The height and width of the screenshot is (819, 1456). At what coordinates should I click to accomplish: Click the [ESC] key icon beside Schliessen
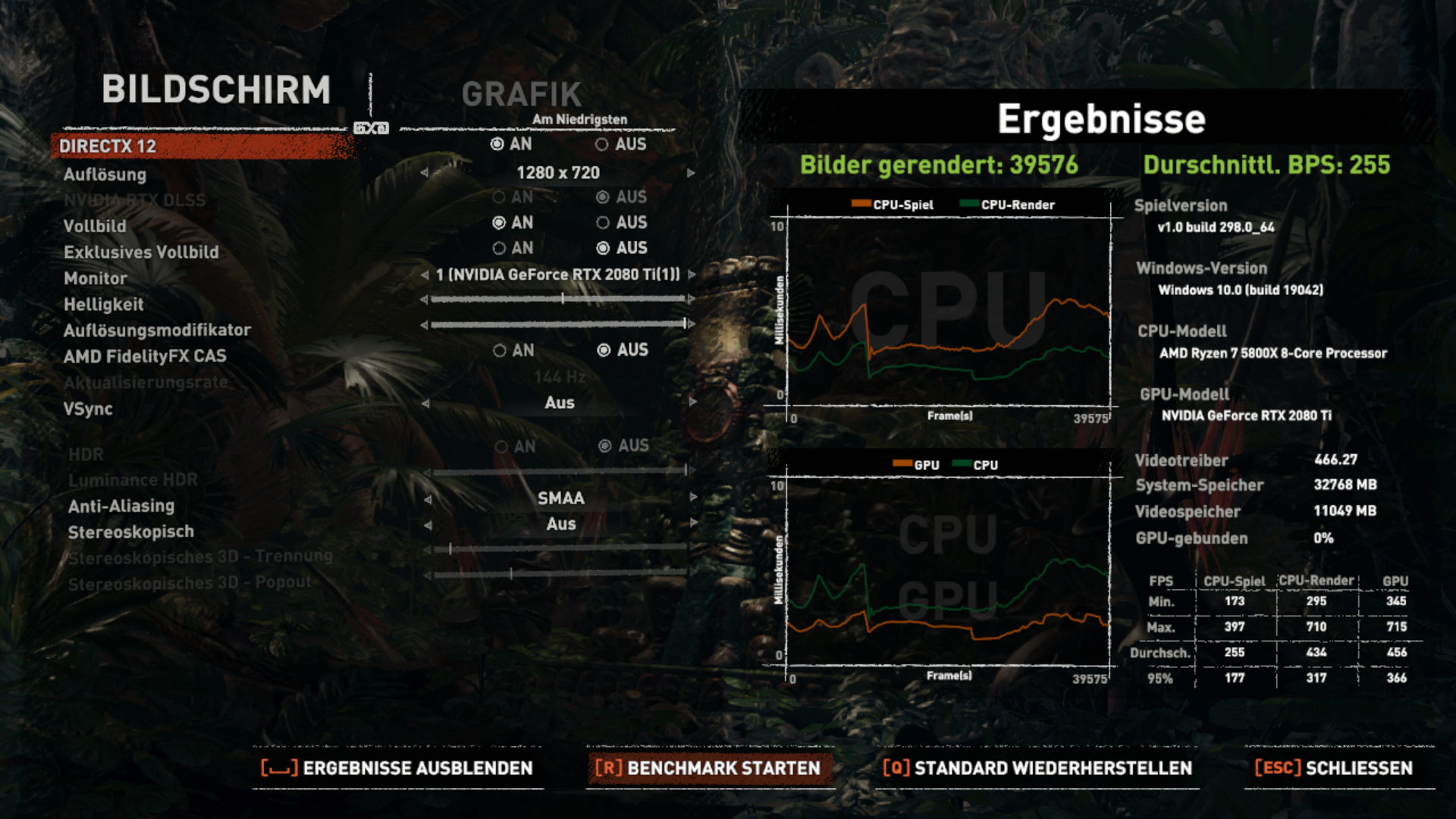[x=1276, y=768]
